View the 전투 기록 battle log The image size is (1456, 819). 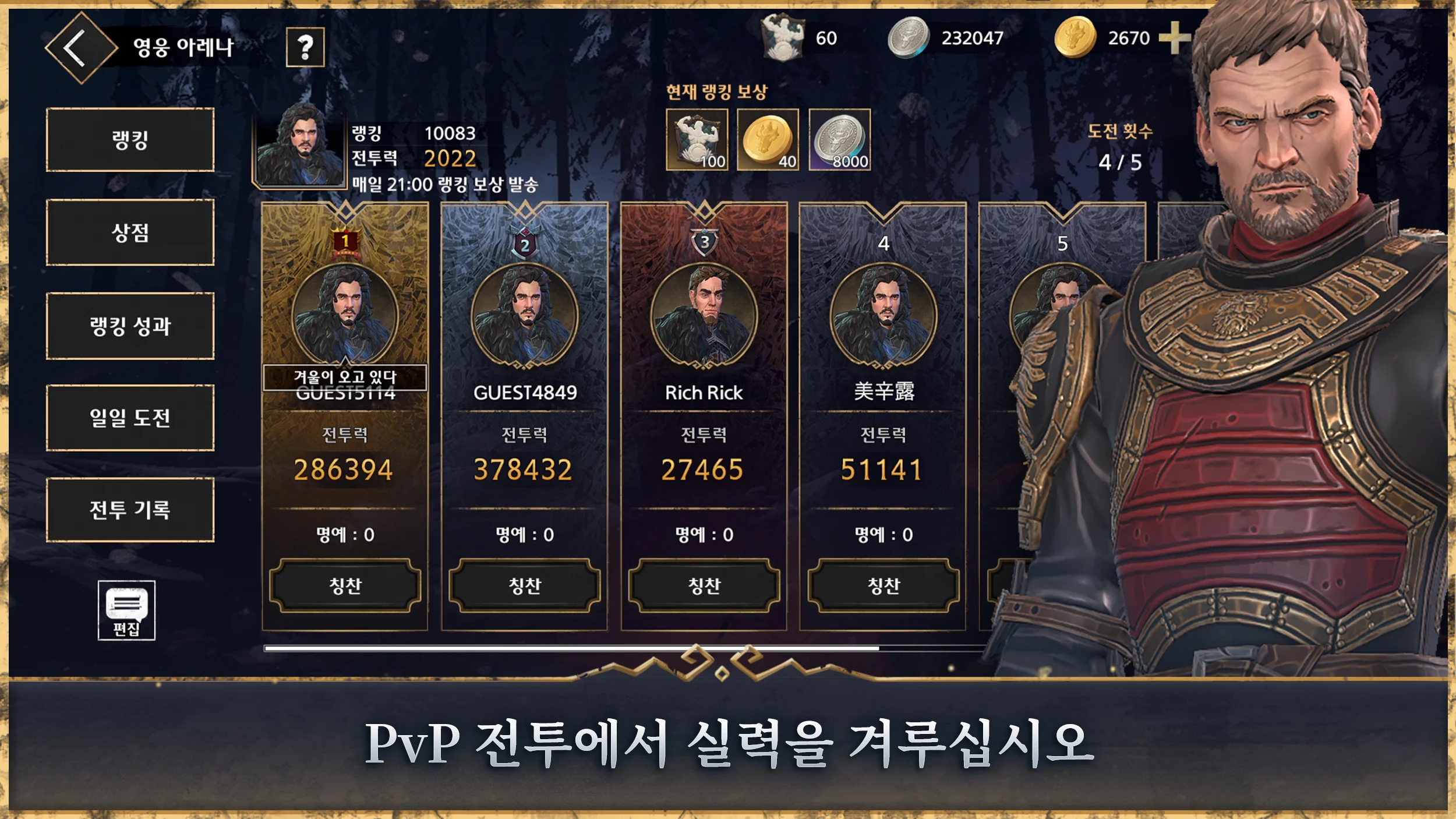130,510
